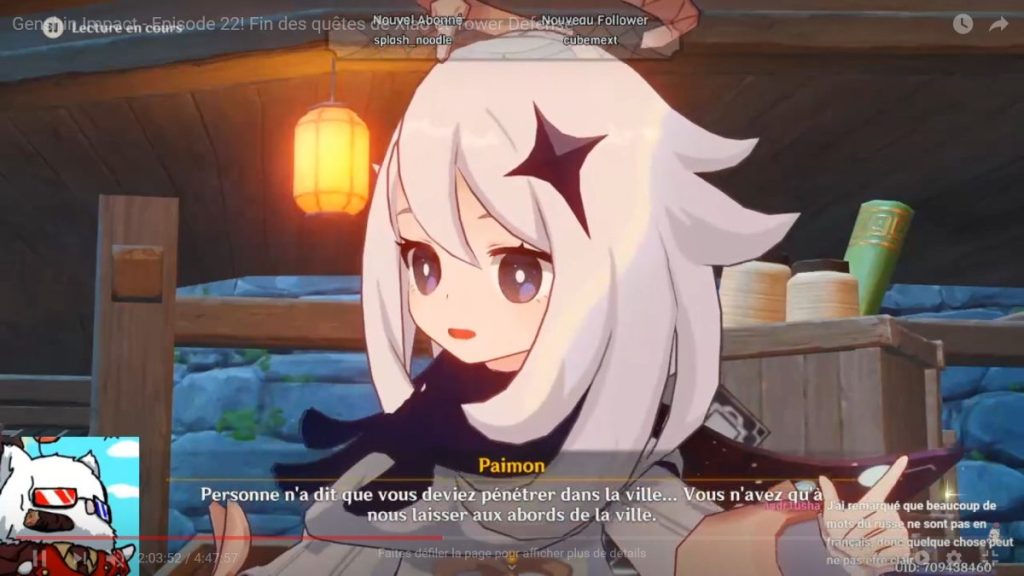Open the share arrow menu
The image size is (1024, 576).
(x=998, y=24)
